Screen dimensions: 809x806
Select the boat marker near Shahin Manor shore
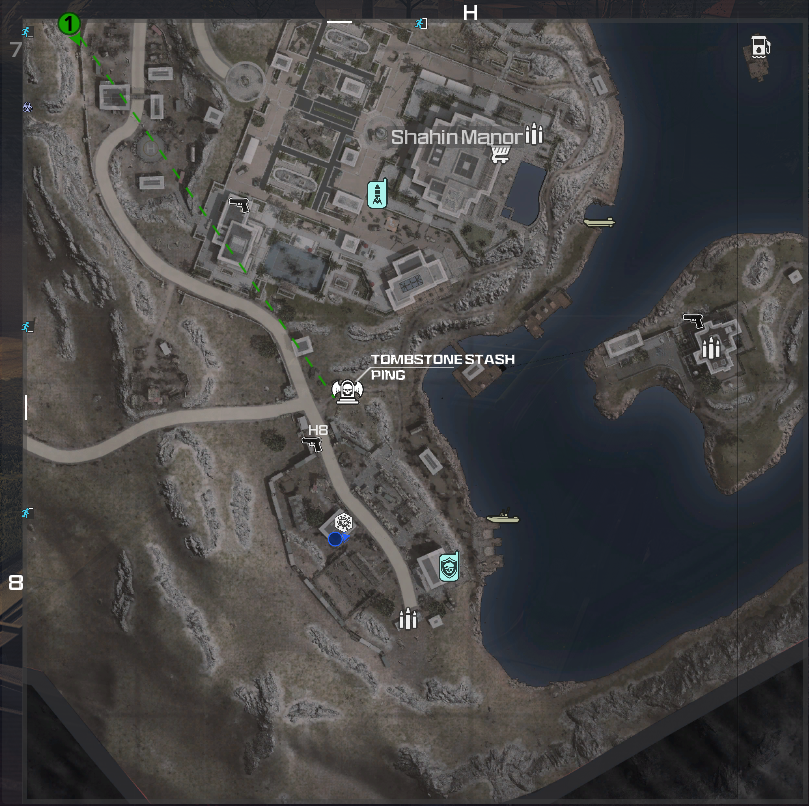(599, 222)
